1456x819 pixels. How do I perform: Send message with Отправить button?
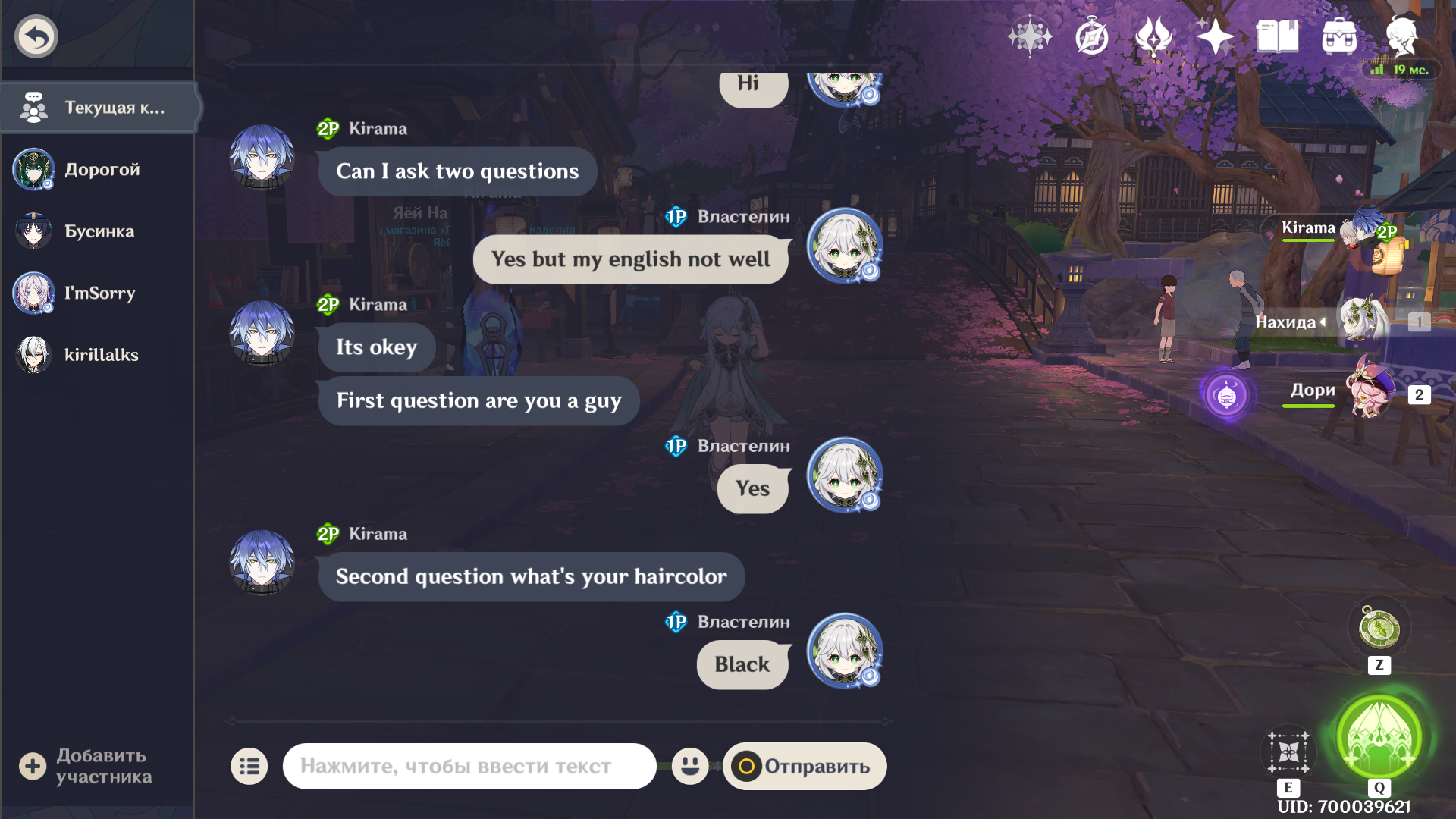(805, 767)
